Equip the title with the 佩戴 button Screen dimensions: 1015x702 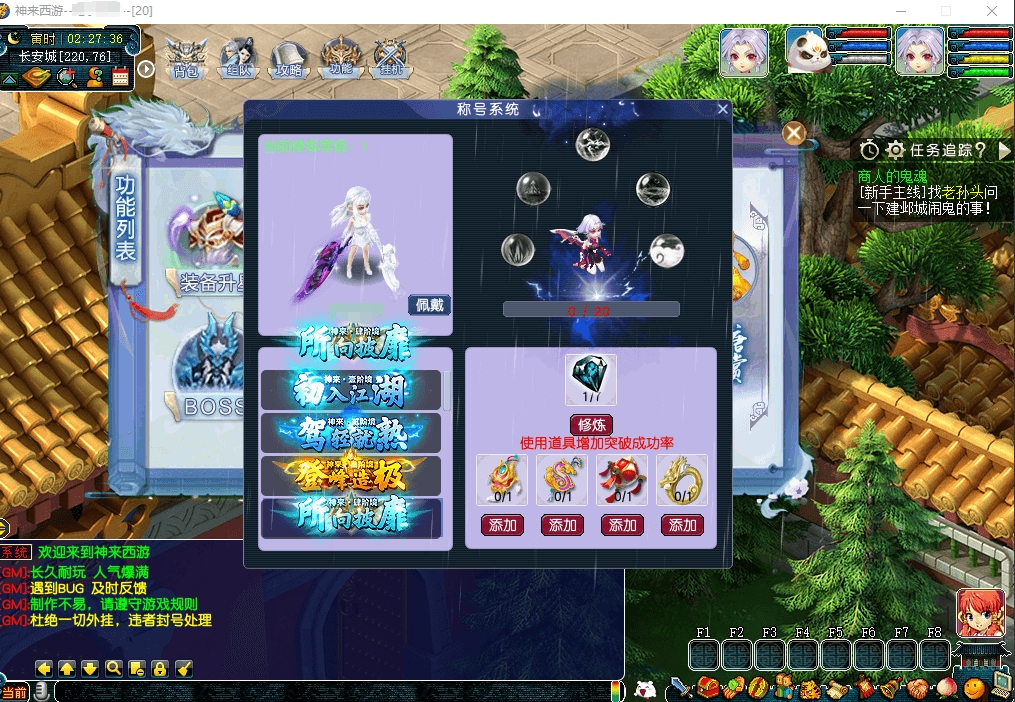430,305
